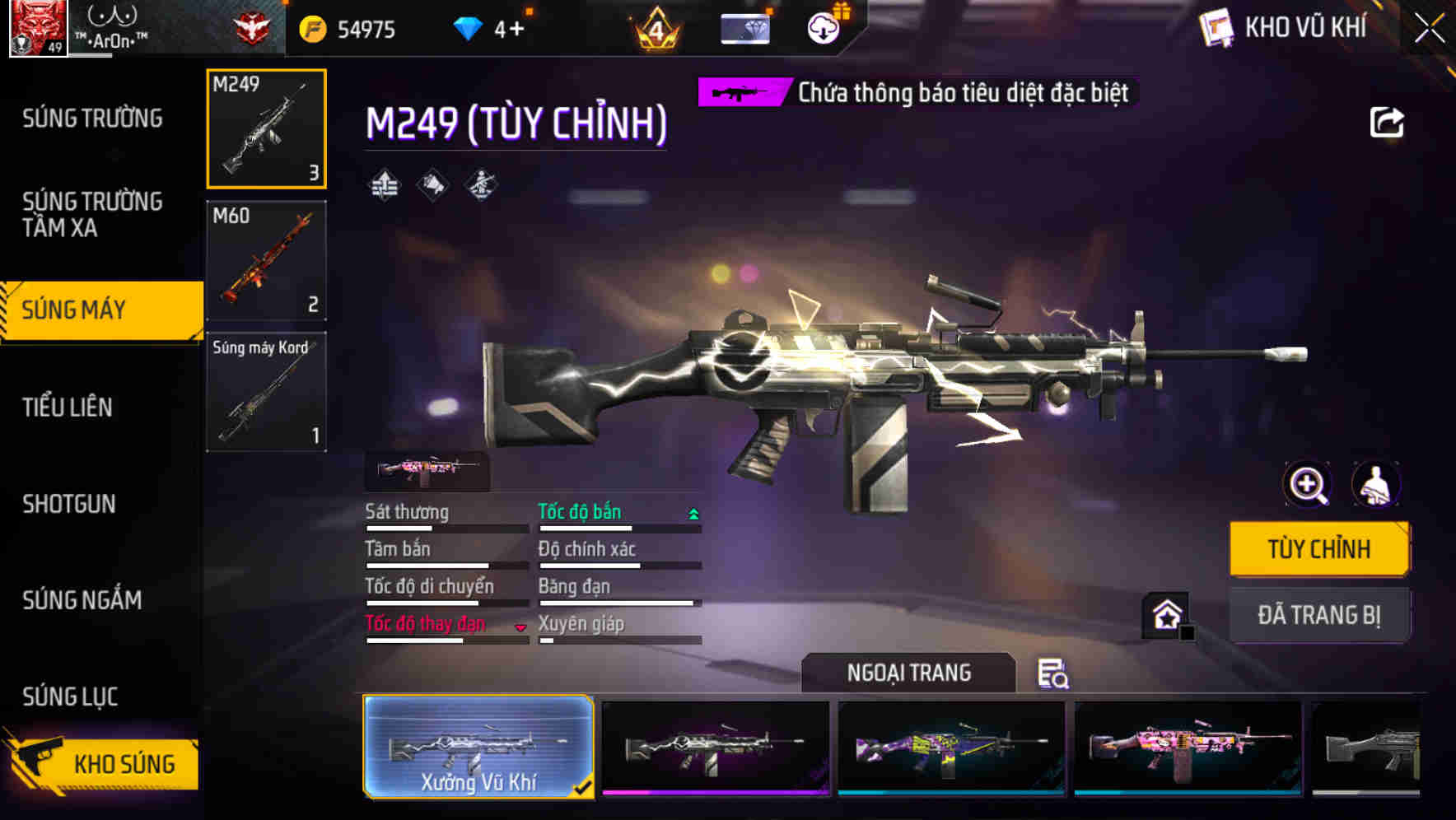This screenshot has height=820, width=1456.
Task: Open the SHOTGUN category tab
Action: (70, 504)
